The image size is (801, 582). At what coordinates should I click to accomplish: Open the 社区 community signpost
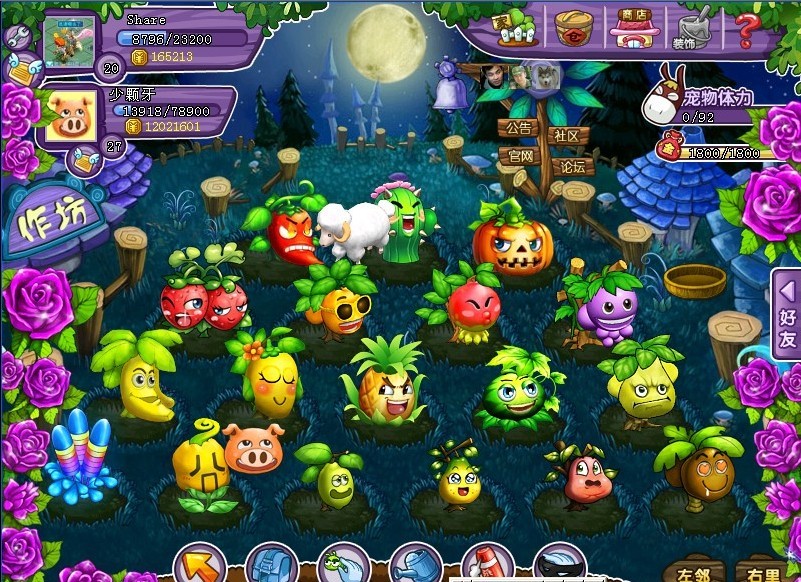tap(568, 136)
